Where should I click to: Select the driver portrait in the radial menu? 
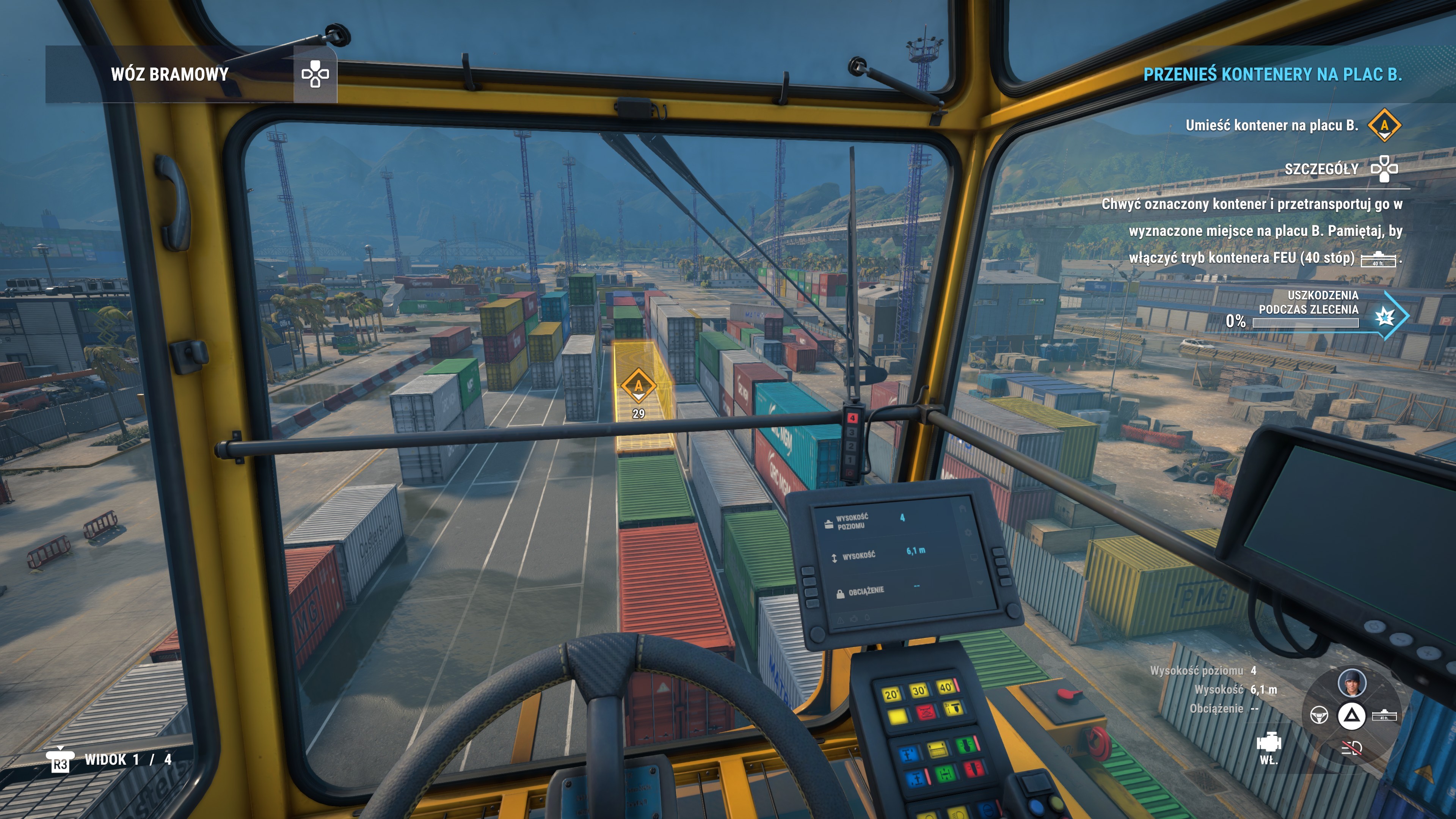[x=1351, y=682]
